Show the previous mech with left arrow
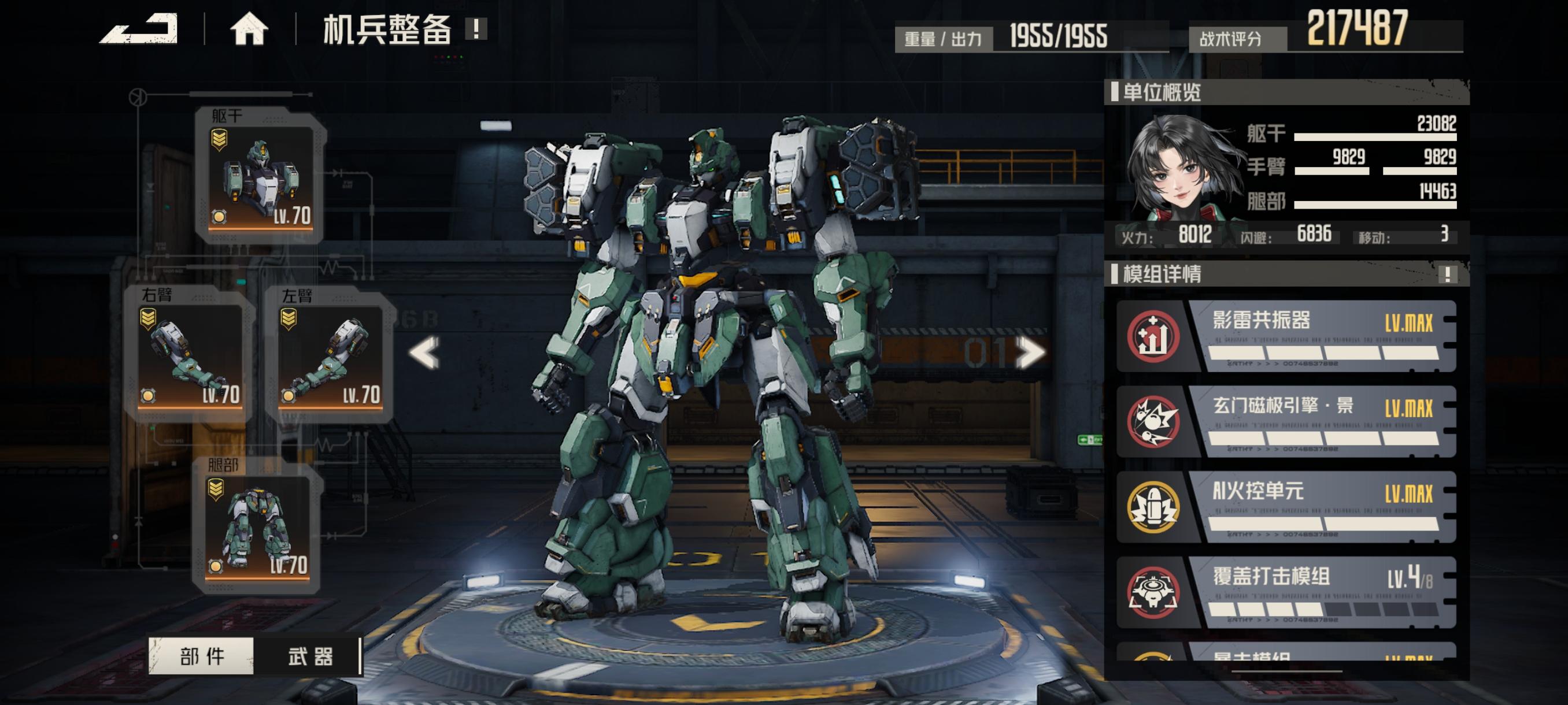The image size is (1568, 705). pos(424,353)
